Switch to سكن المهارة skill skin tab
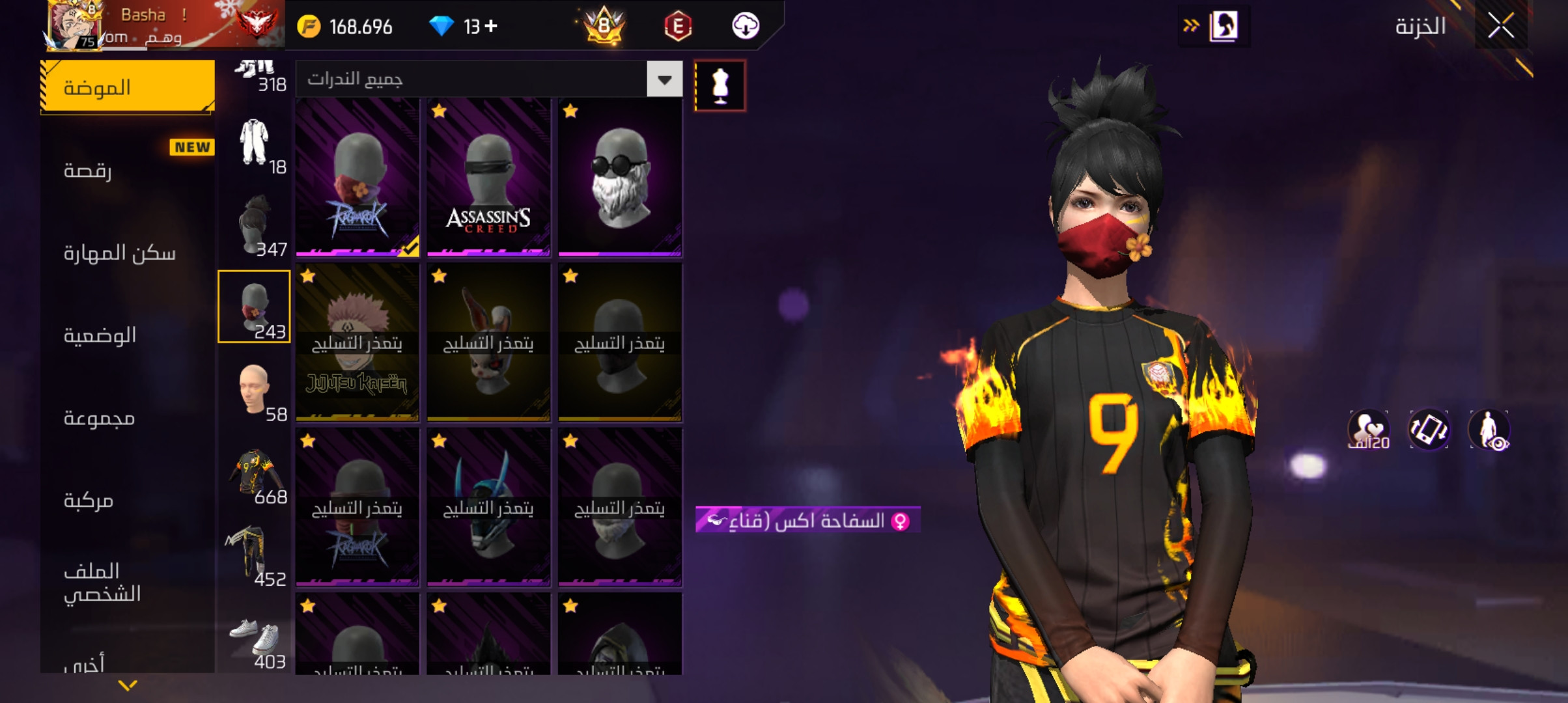1568x703 pixels. pos(128,253)
